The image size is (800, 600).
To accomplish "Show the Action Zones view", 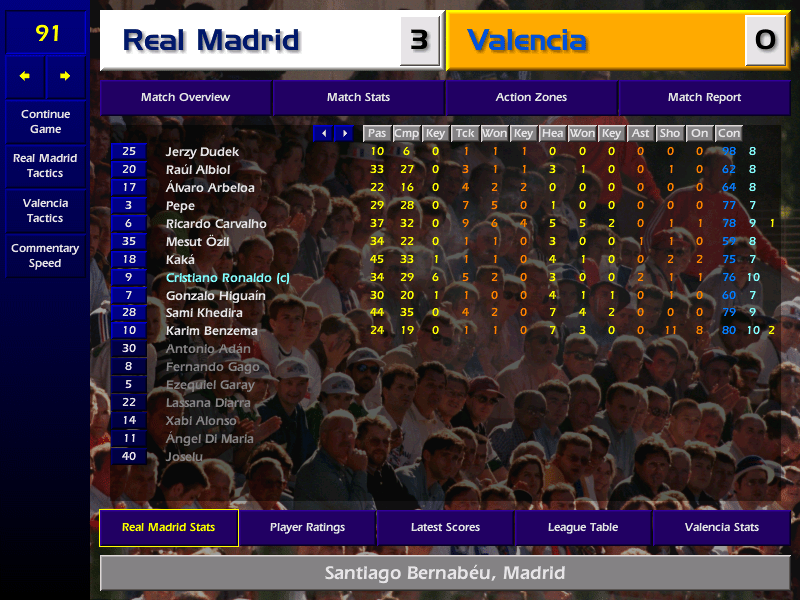I will coord(531,98).
